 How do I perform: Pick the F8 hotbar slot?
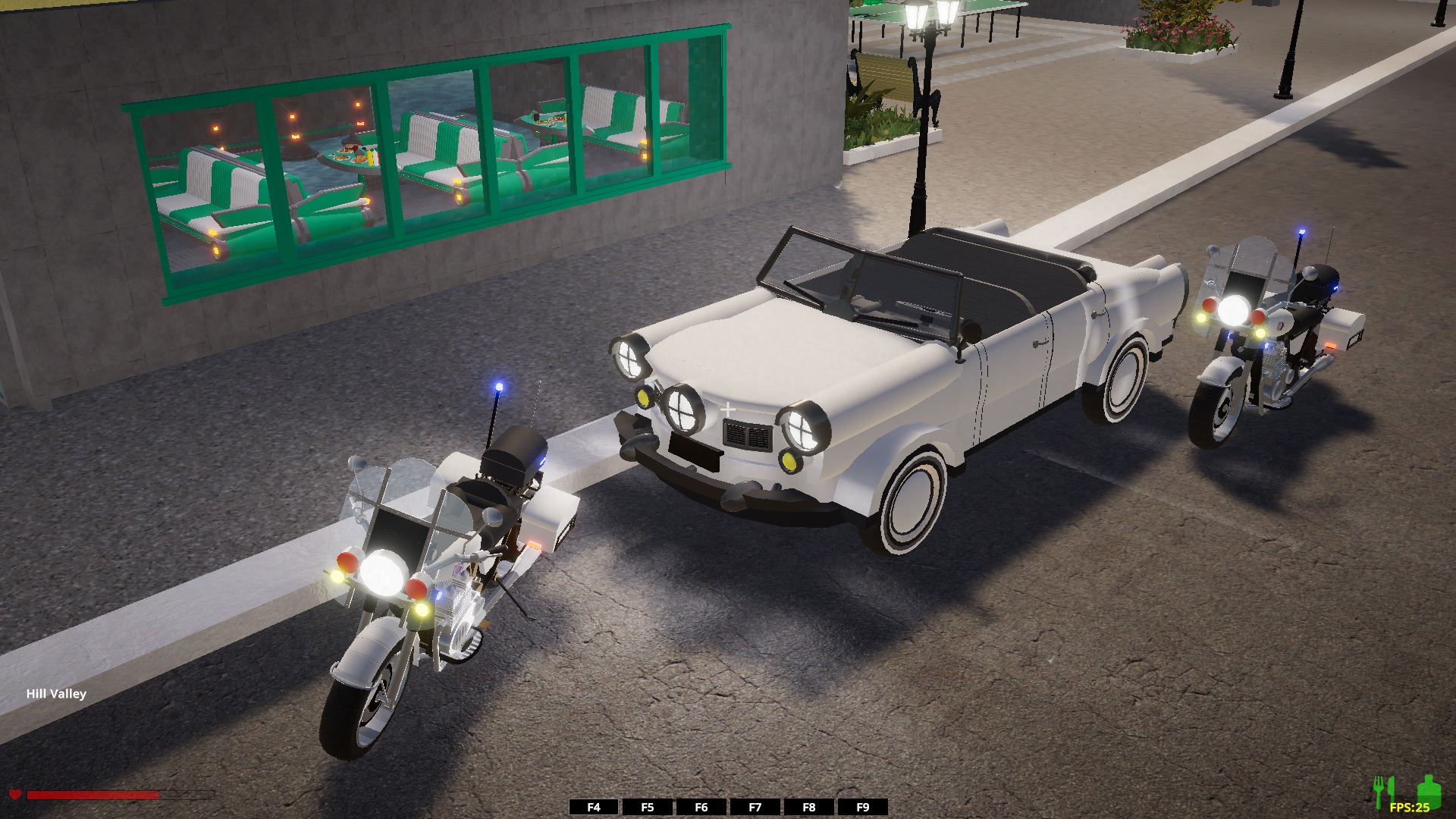coord(809,807)
